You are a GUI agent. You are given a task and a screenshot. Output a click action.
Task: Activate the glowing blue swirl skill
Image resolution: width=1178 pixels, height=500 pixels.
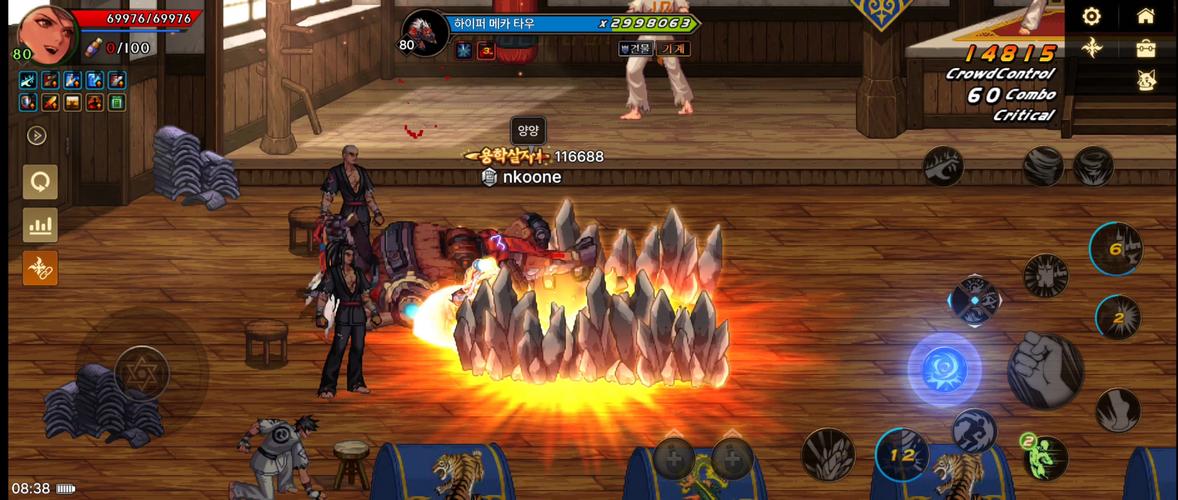(944, 370)
